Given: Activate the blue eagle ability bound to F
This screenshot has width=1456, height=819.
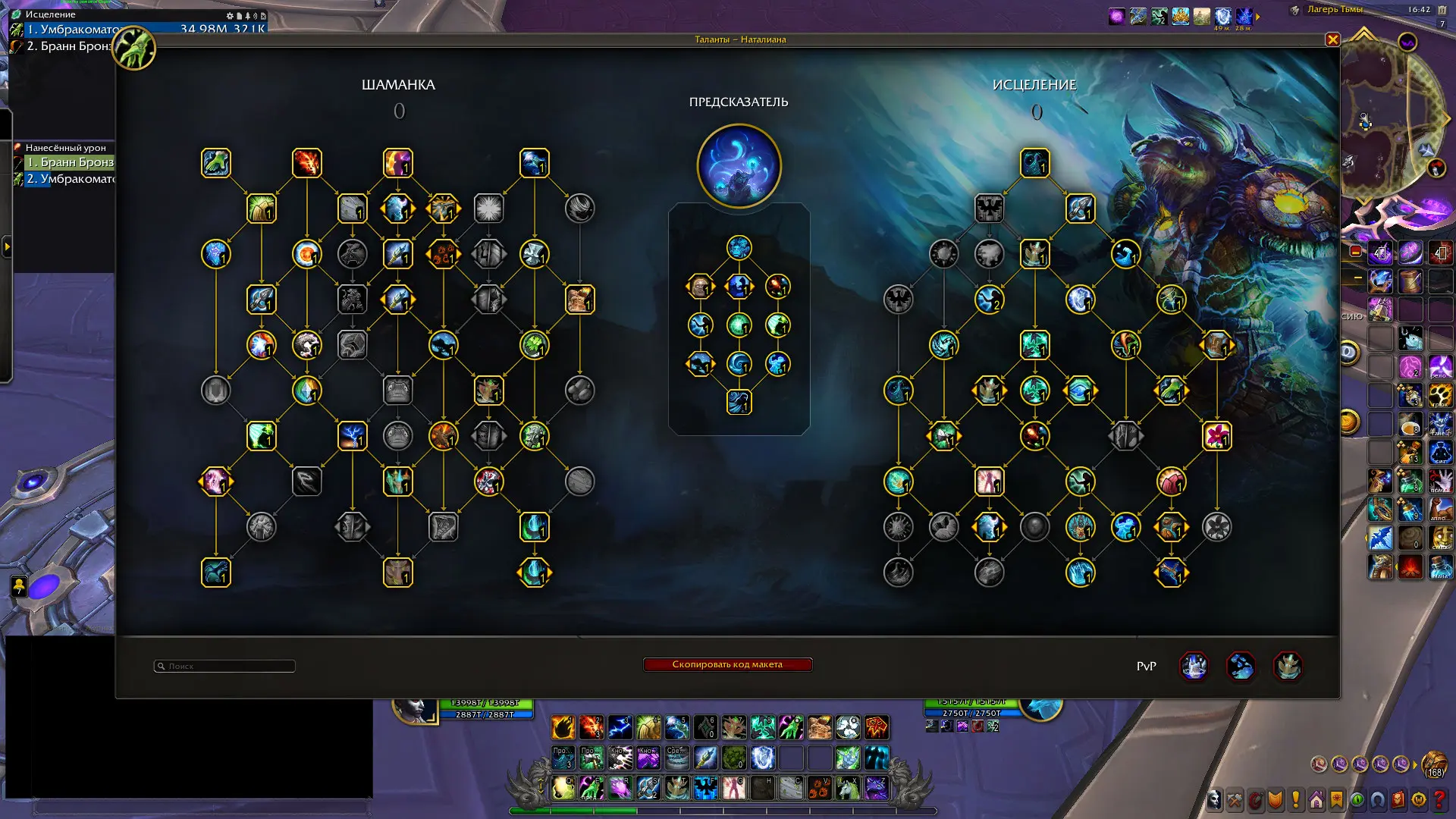Looking at the screenshot, I should [705, 788].
